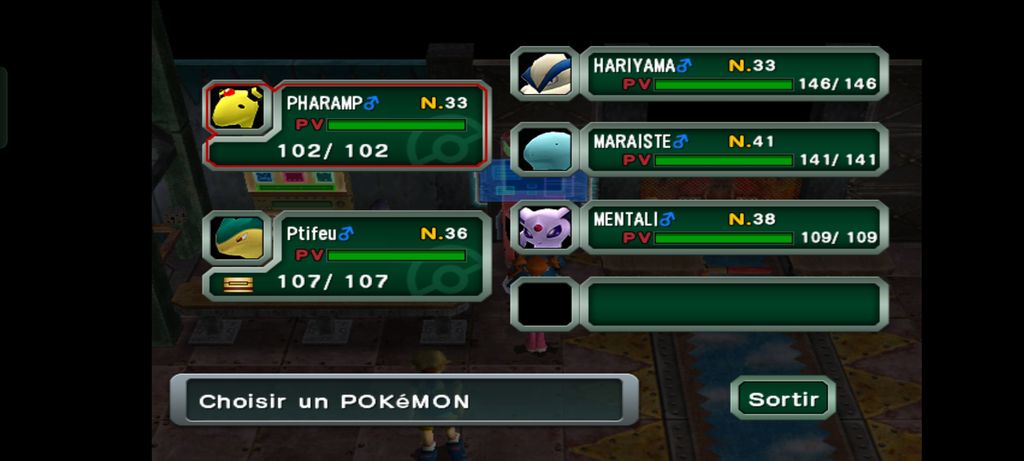
Task: Choose MENTALI from the team
Action: pos(734,227)
